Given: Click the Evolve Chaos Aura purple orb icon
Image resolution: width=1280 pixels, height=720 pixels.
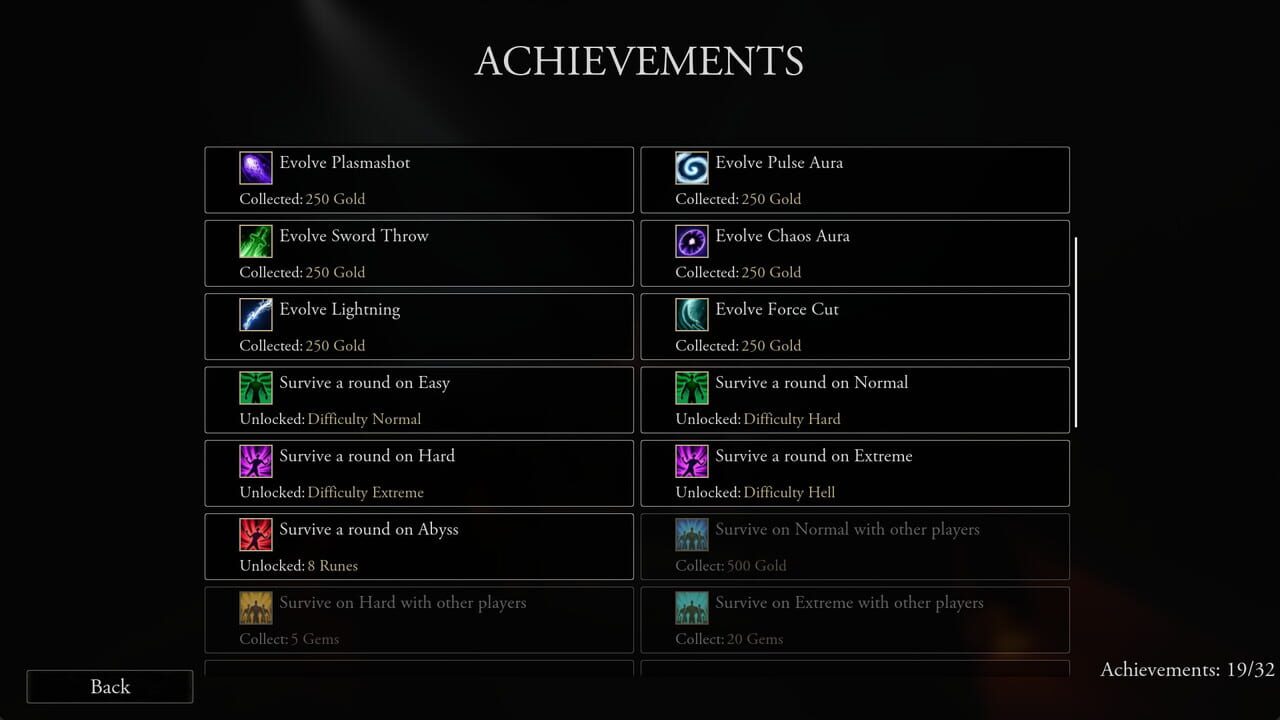Looking at the screenshot, I should 692,241.
